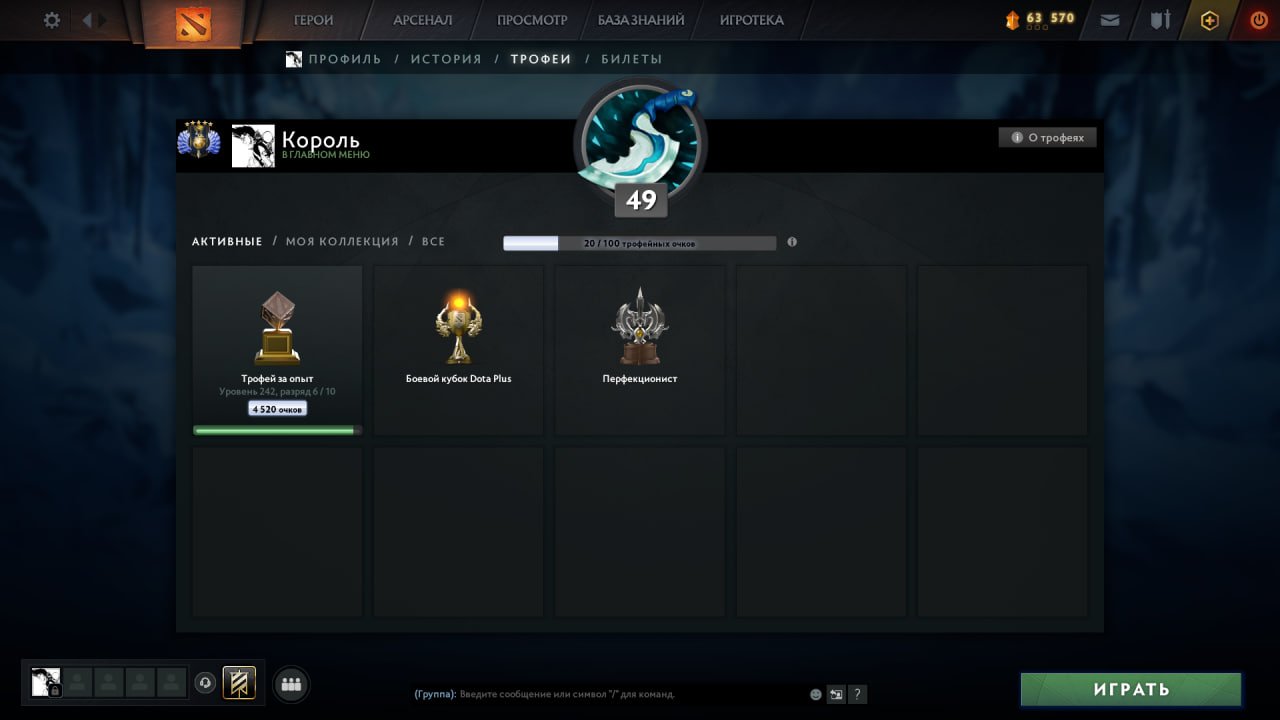
Task: Open the mail/notifications envelope icon
Action: coord(1110,19)
